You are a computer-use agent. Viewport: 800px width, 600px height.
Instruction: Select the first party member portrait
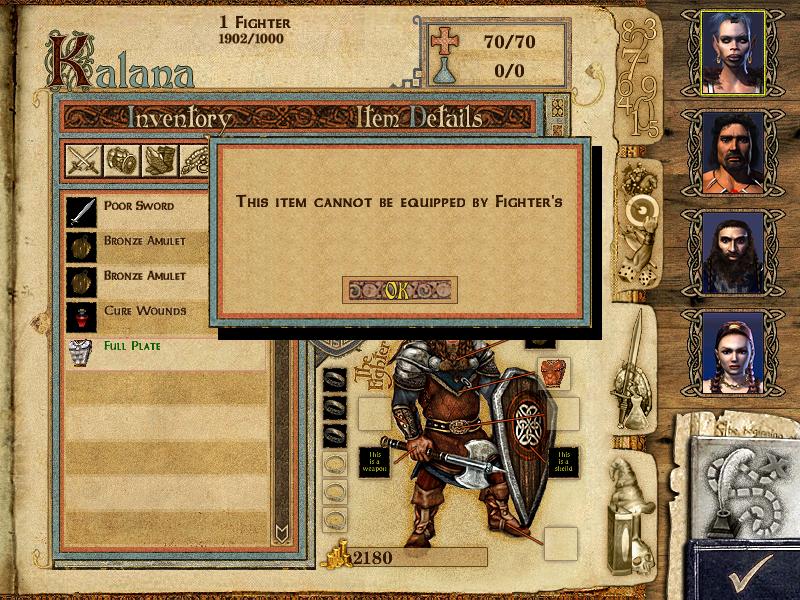(x=733, y=52)
